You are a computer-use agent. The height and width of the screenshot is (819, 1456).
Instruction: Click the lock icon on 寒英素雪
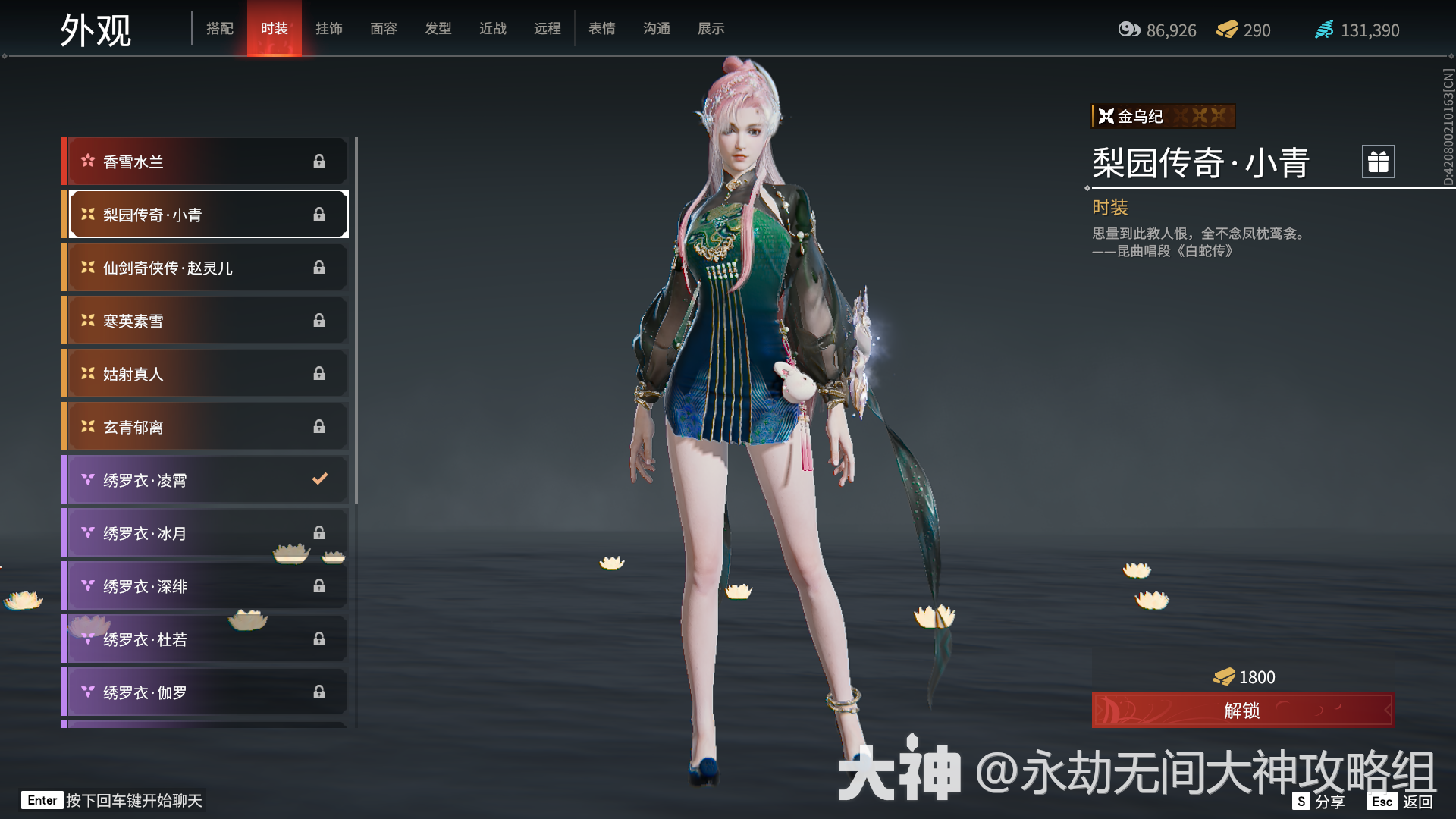pyautogui.click(x=319, y=320)
